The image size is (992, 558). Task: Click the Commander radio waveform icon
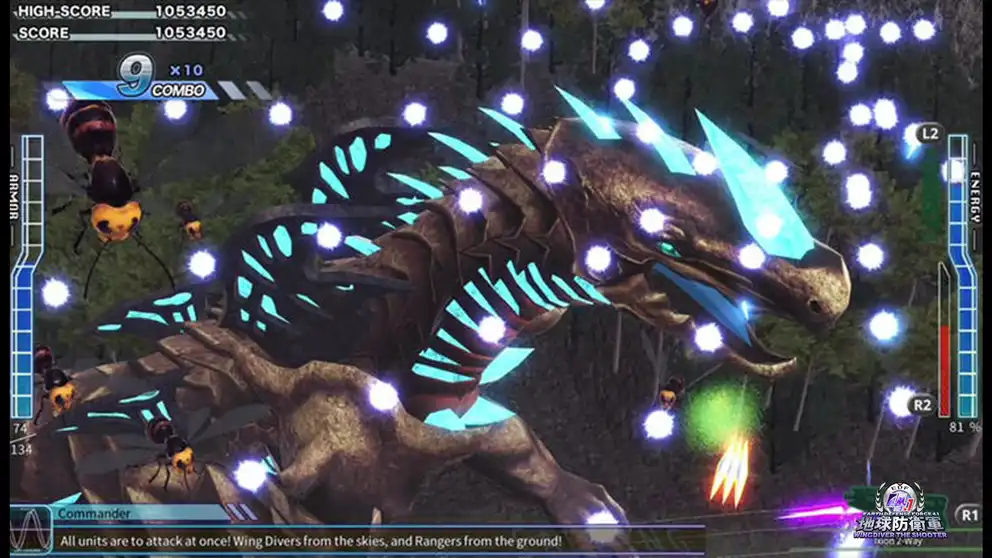coord(30,527)
